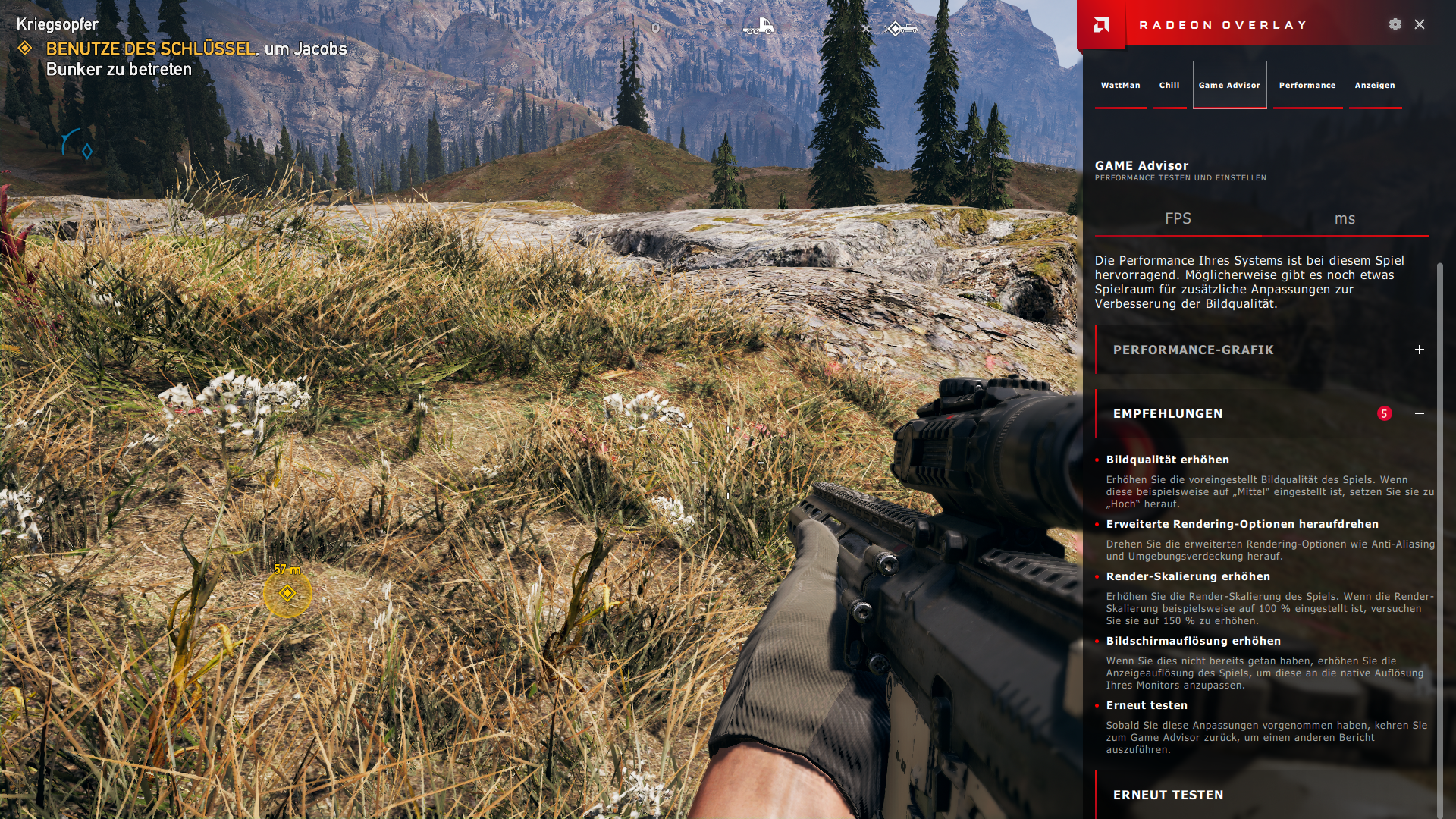Open Radeon Overlay settings gear
The height and width of the screenshot is (819, 1456).
1395,24
